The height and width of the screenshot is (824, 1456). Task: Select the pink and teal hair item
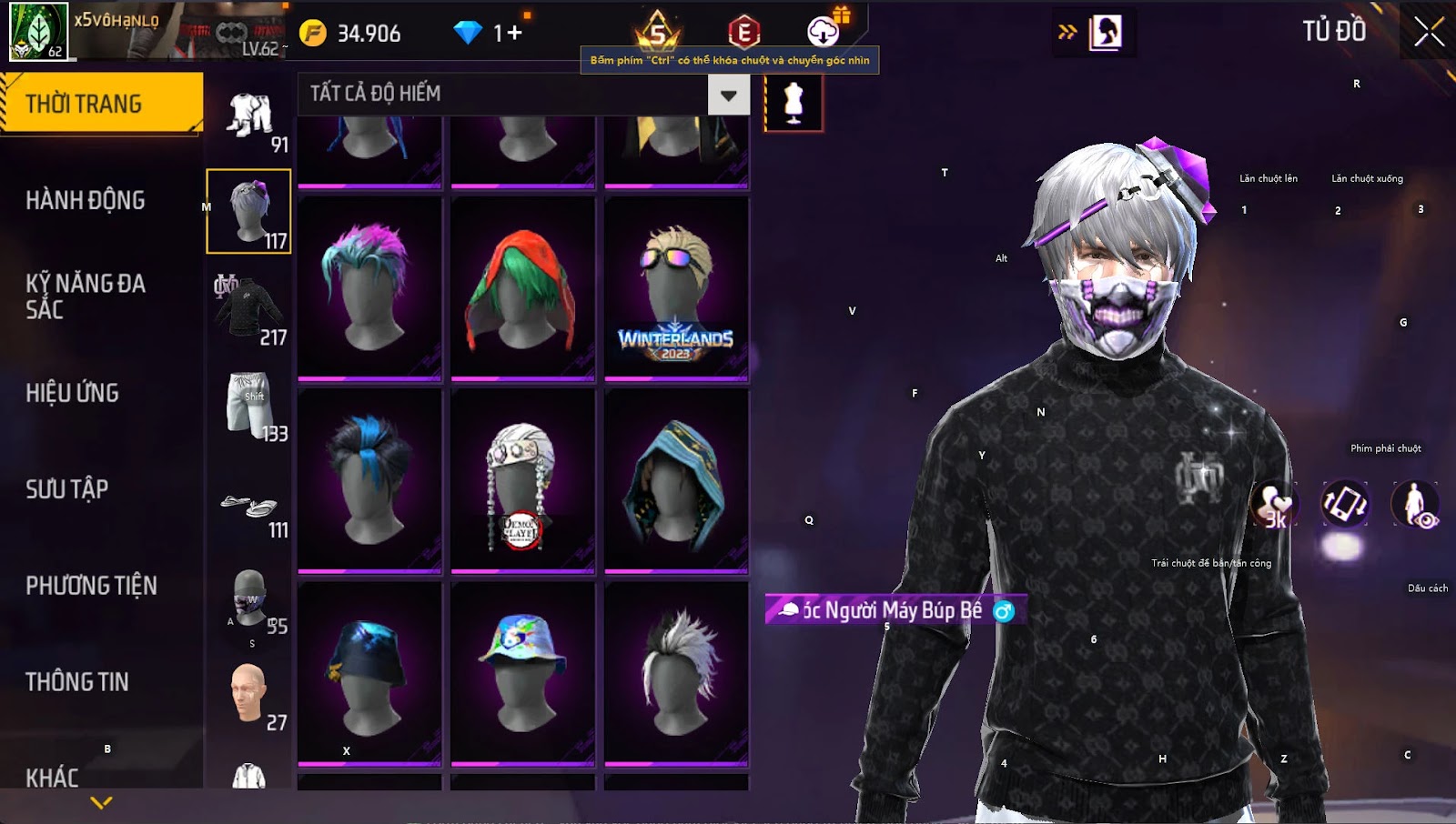[x=369, y=286]
